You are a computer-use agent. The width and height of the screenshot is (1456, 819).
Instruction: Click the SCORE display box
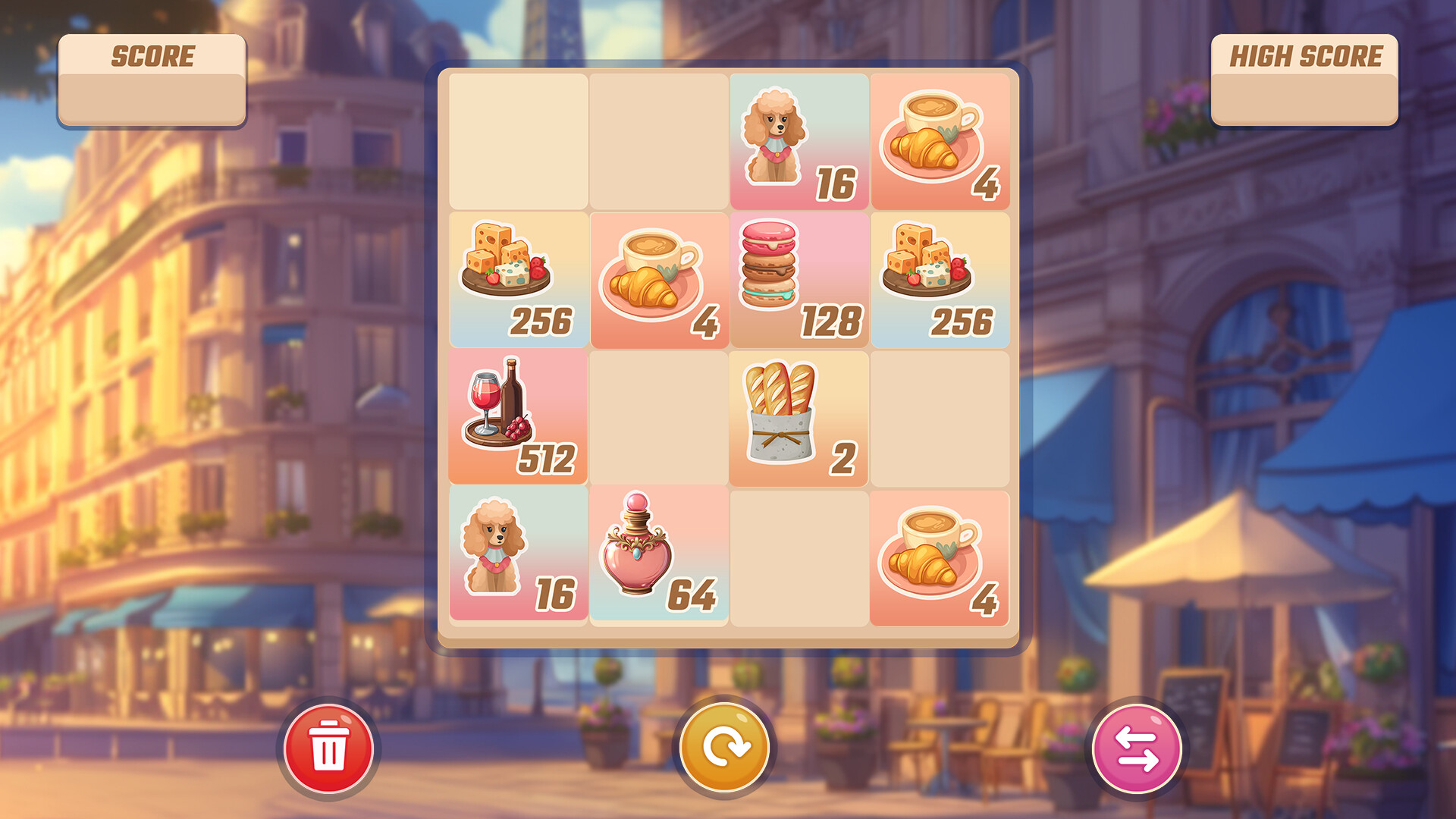click(x=153, y=80)
